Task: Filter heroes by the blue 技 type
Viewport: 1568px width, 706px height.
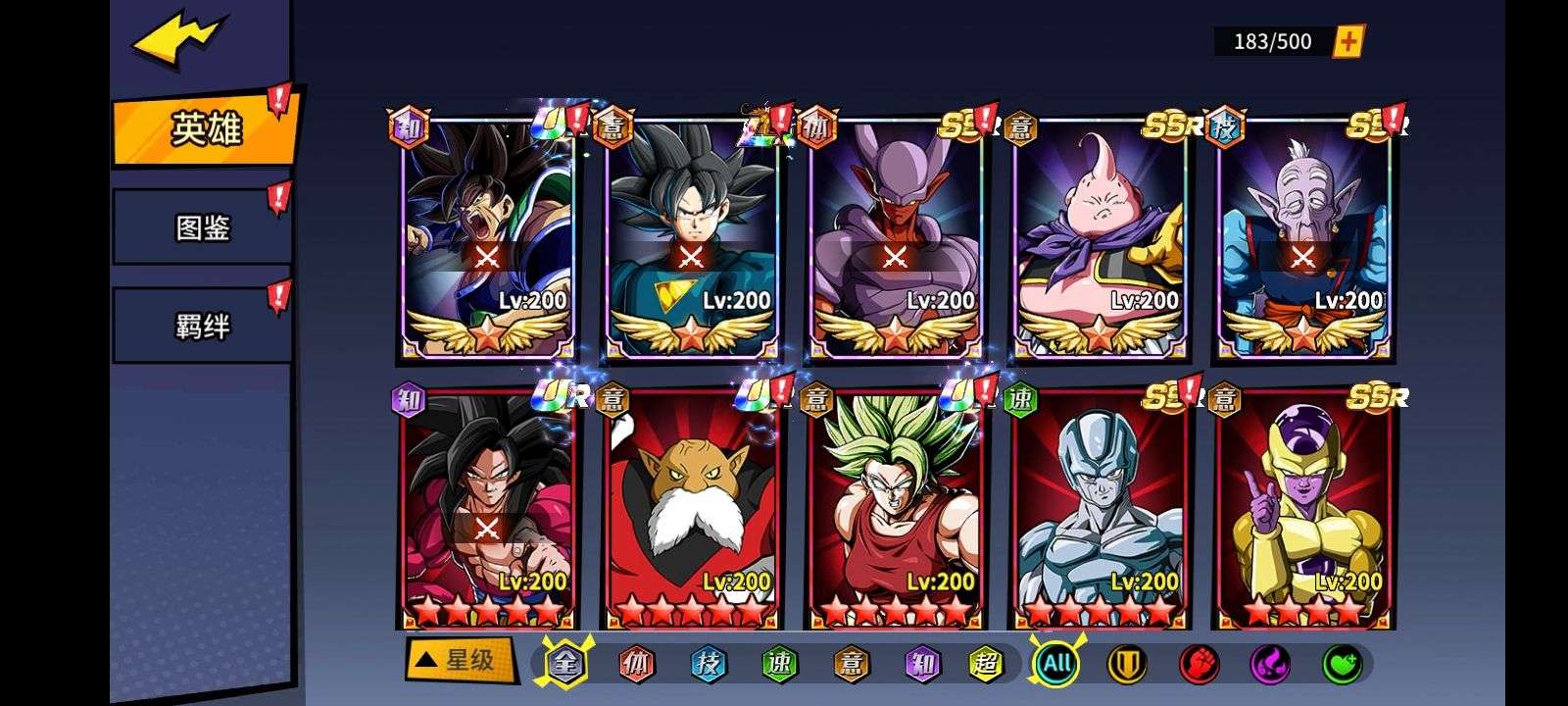Action: (x=707, y=664)
